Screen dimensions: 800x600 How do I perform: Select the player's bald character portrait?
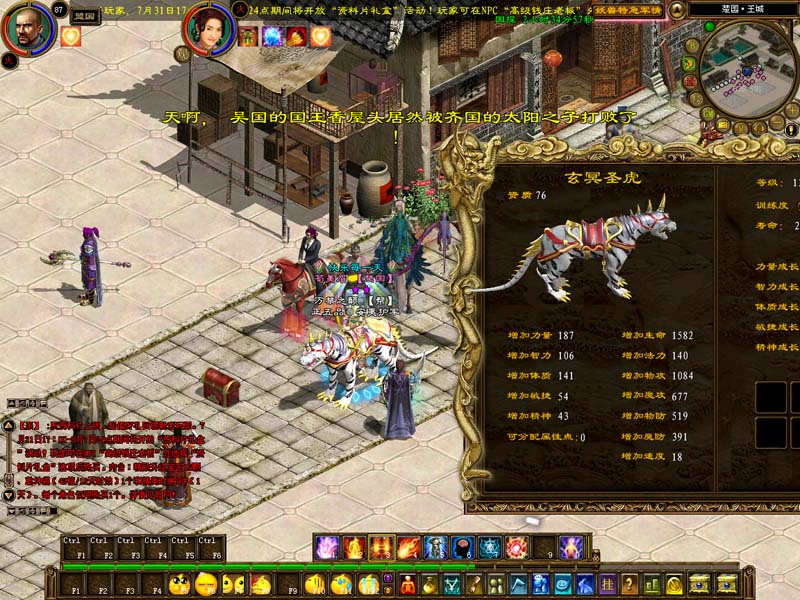point(27,27)
